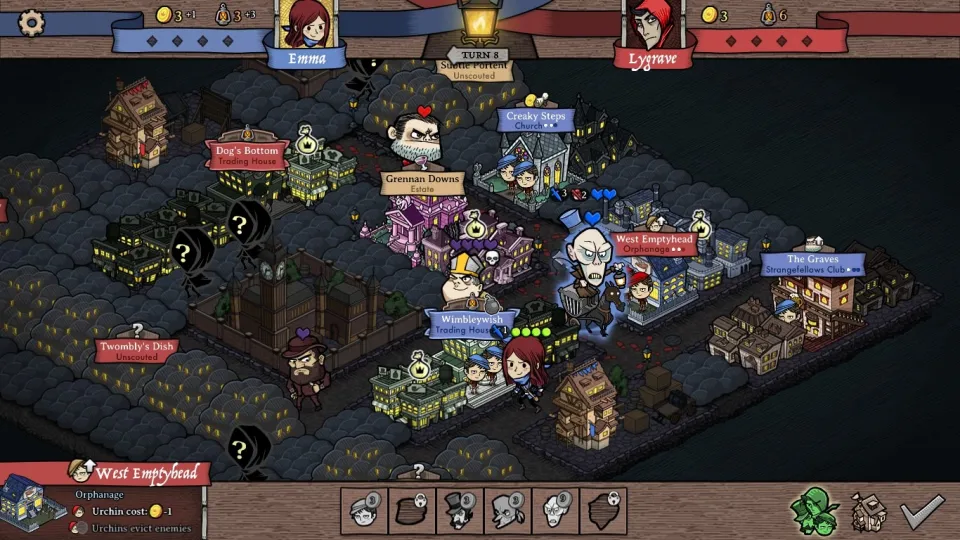This screenshot has width=960, height=540.
Task: Select the Wimbleywish Trading House label
Action: pyautogui.click(x=472, y=324)
